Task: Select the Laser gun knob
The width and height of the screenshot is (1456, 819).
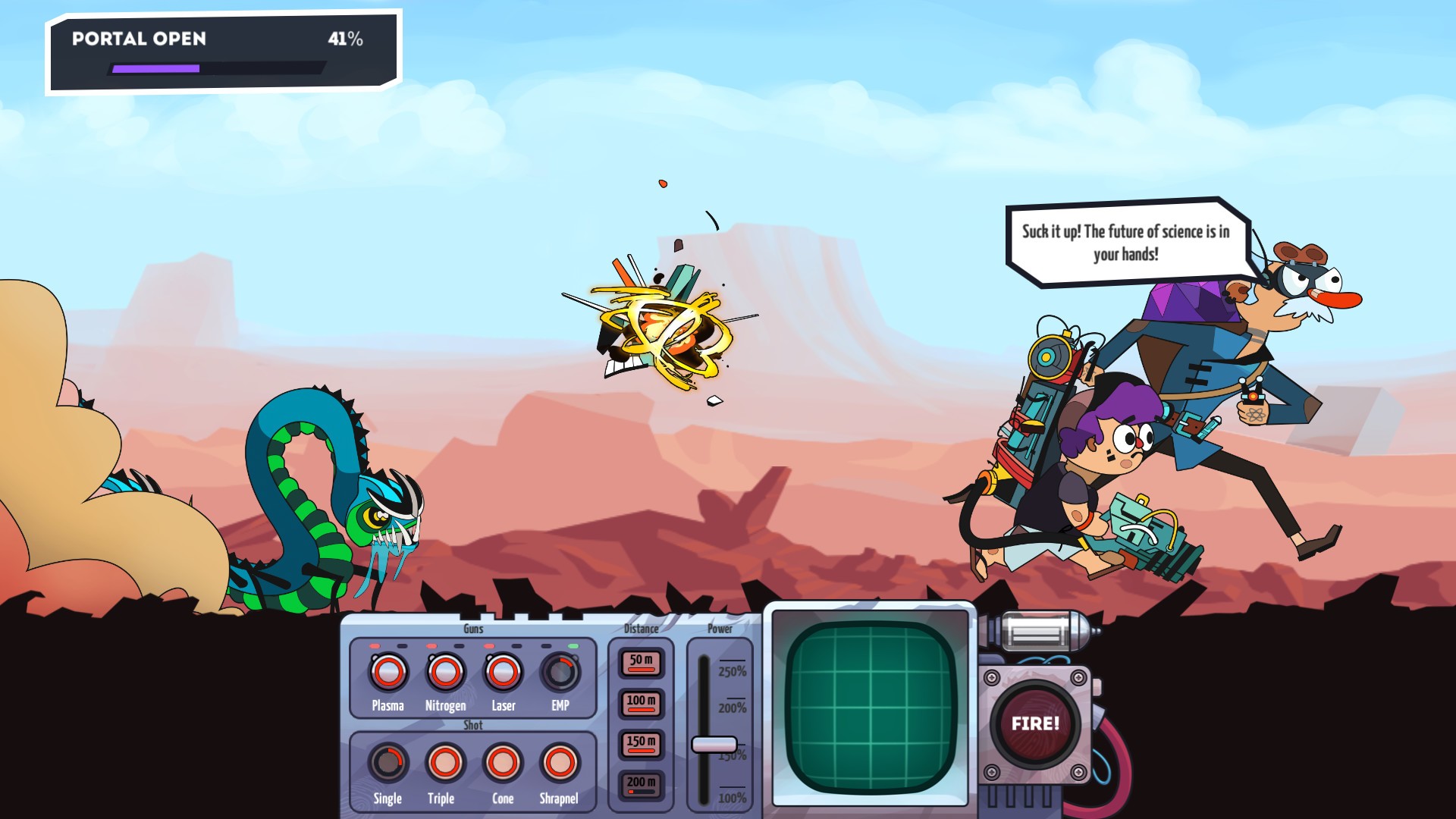Action: coord(503,672)
